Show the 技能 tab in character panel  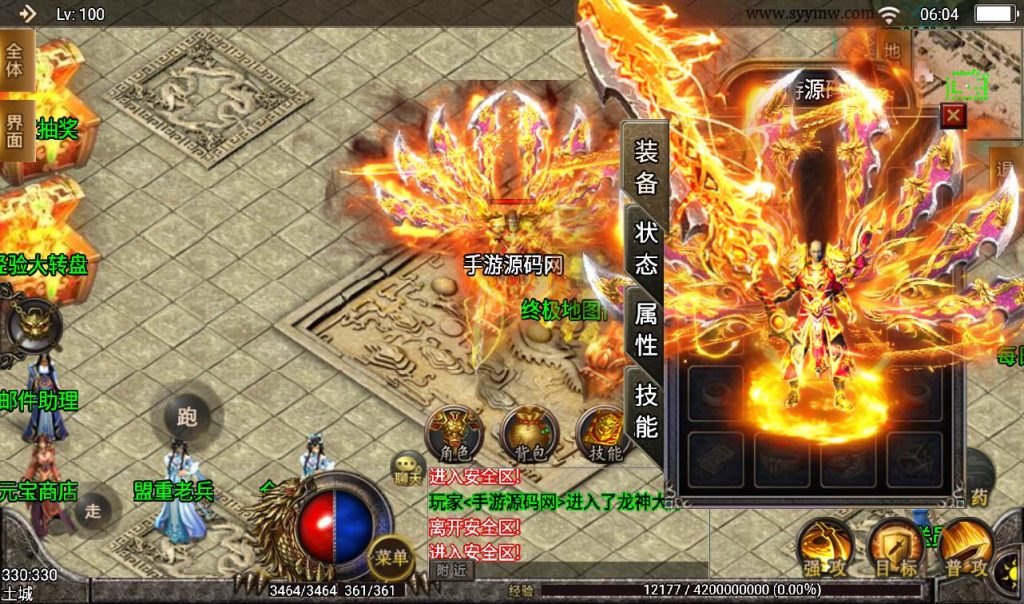coord(646,412)
